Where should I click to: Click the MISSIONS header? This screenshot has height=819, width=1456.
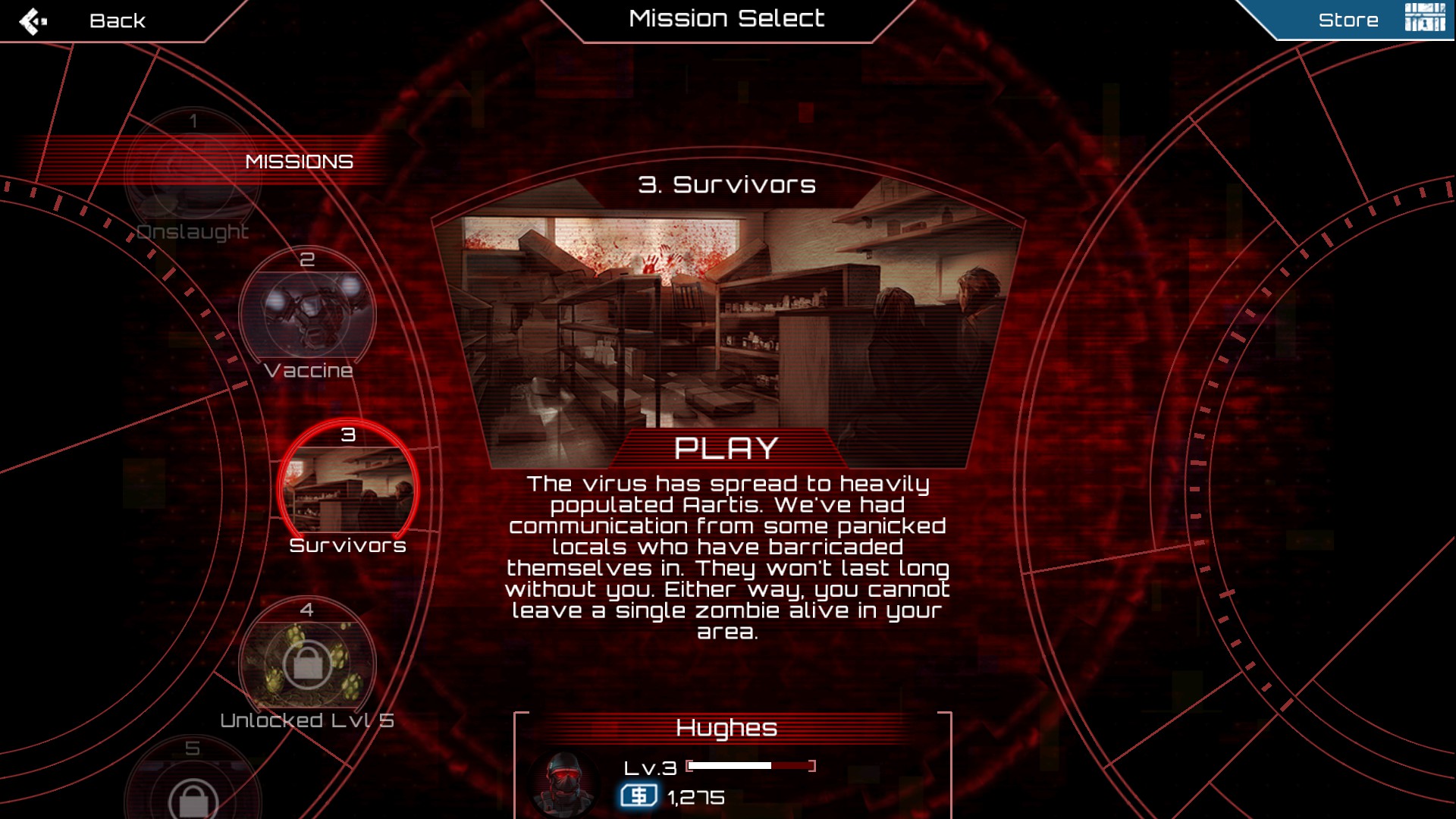click(299, 161)
